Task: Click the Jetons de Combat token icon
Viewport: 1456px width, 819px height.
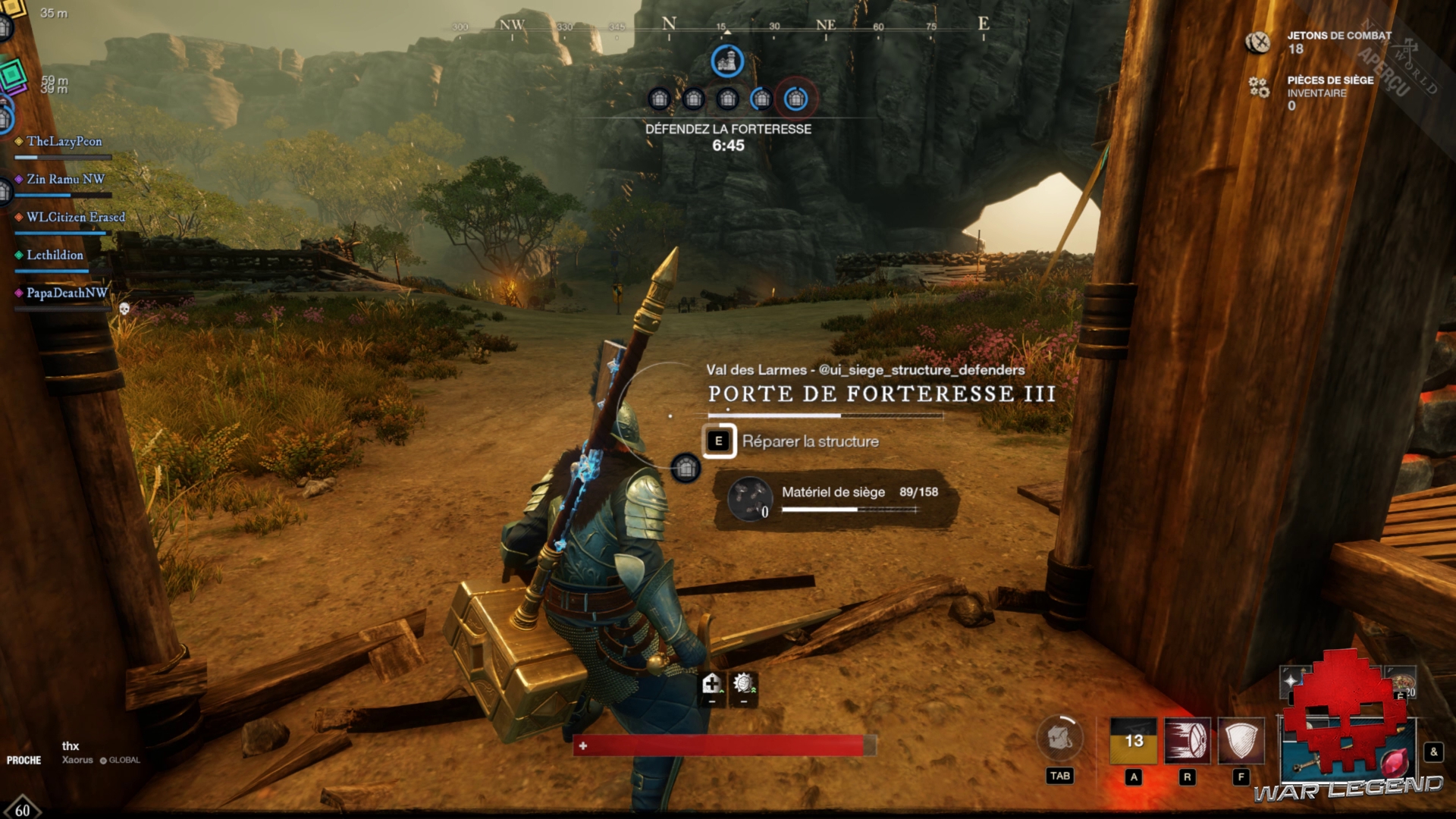Action: (x=1259, y=42)
